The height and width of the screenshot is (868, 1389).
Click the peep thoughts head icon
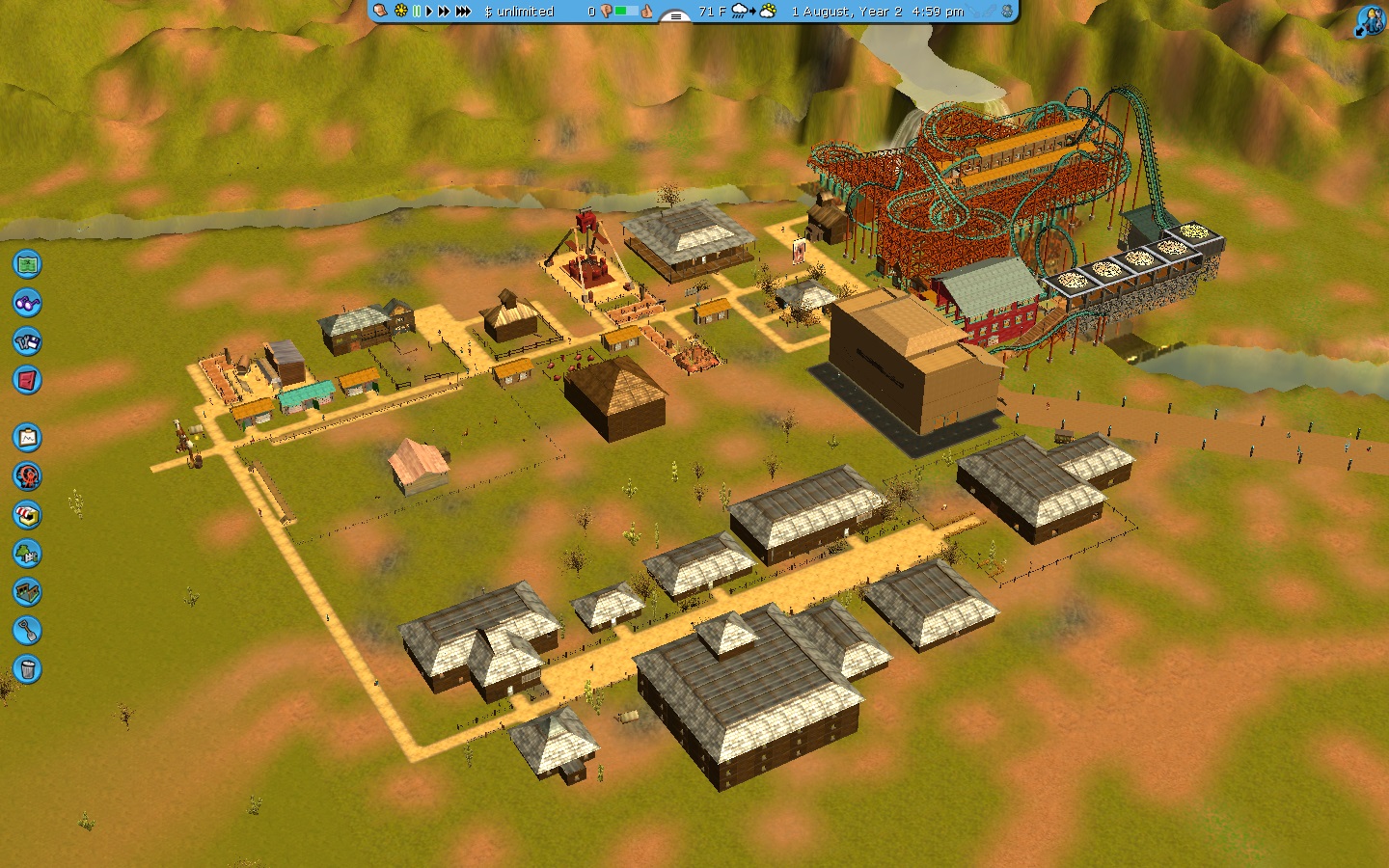pyautogui.click(x=380, y=12)
